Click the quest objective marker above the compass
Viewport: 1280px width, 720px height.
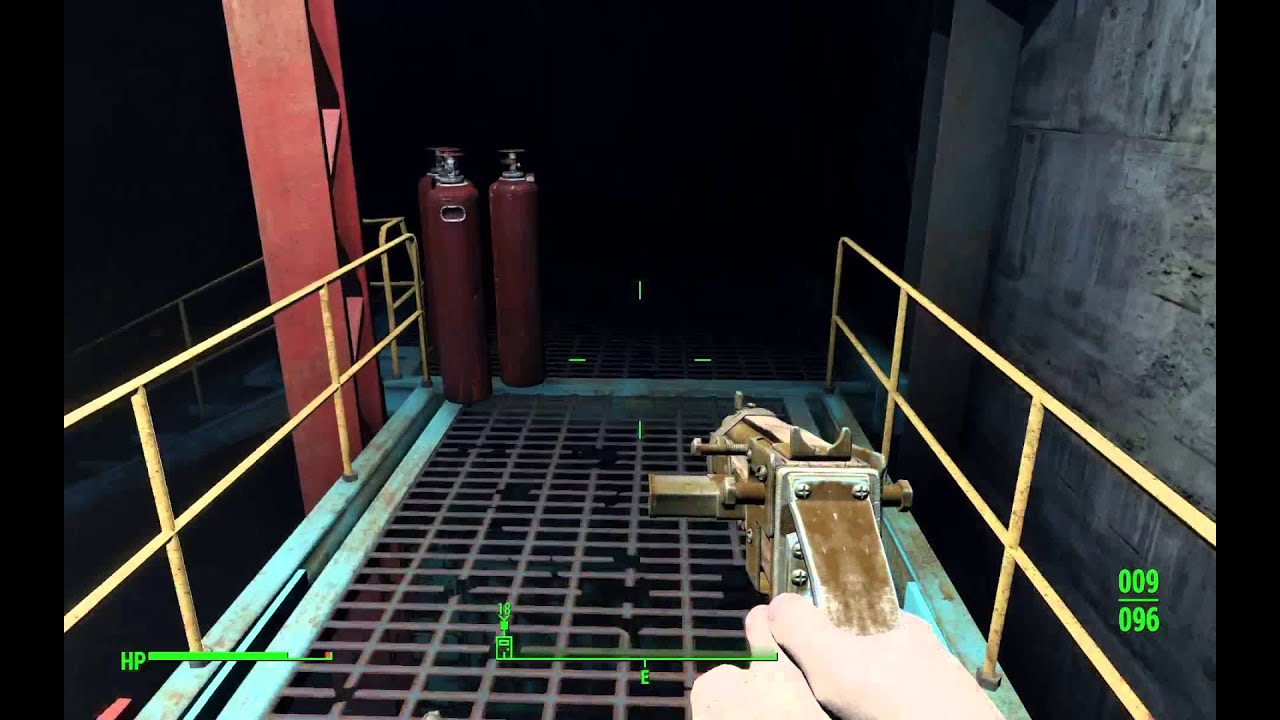[503, 622]
